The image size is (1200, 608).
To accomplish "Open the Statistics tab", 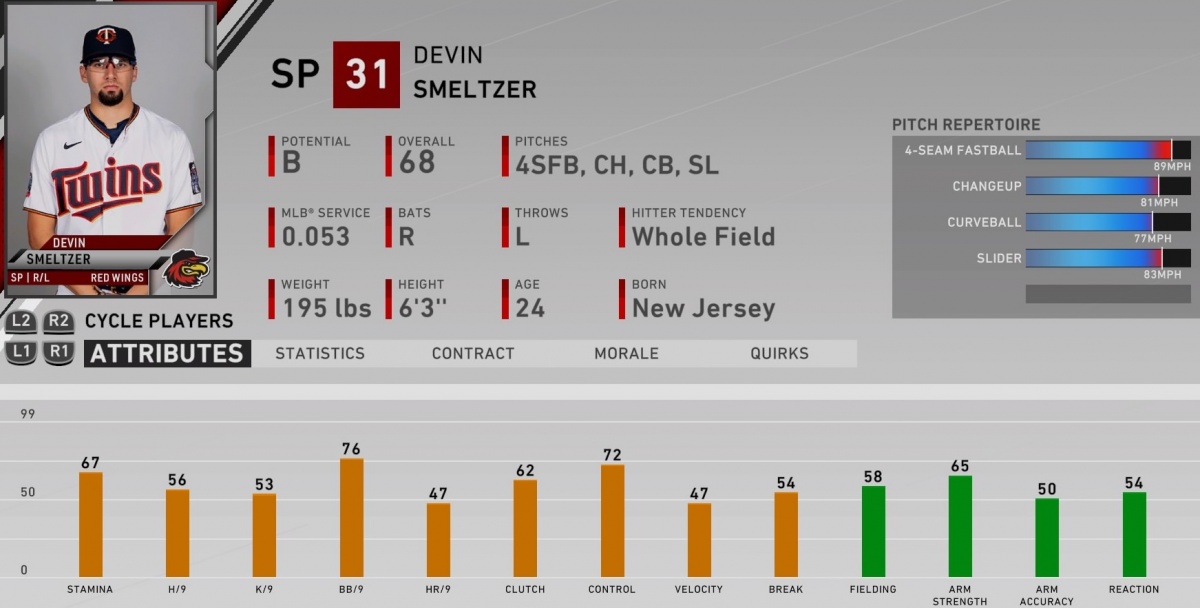I will (320, 353).
